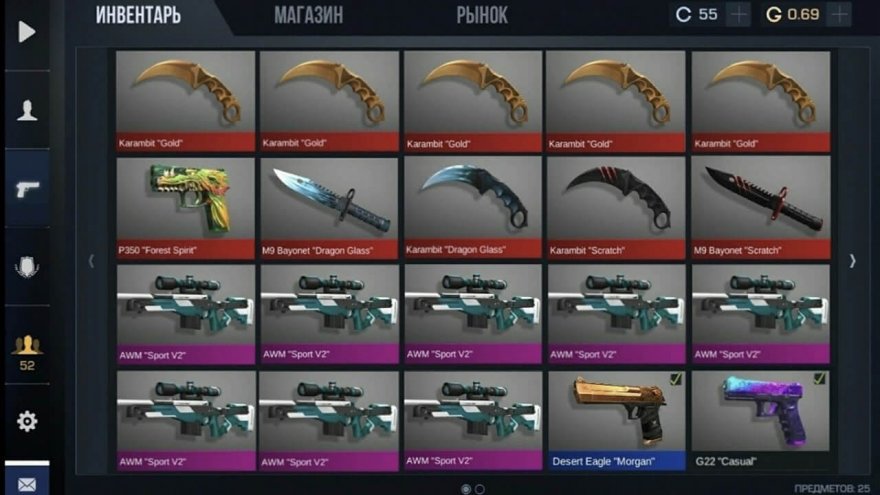Open the settings gear
This screenshot has width=880, height=495.
point(27,421)
